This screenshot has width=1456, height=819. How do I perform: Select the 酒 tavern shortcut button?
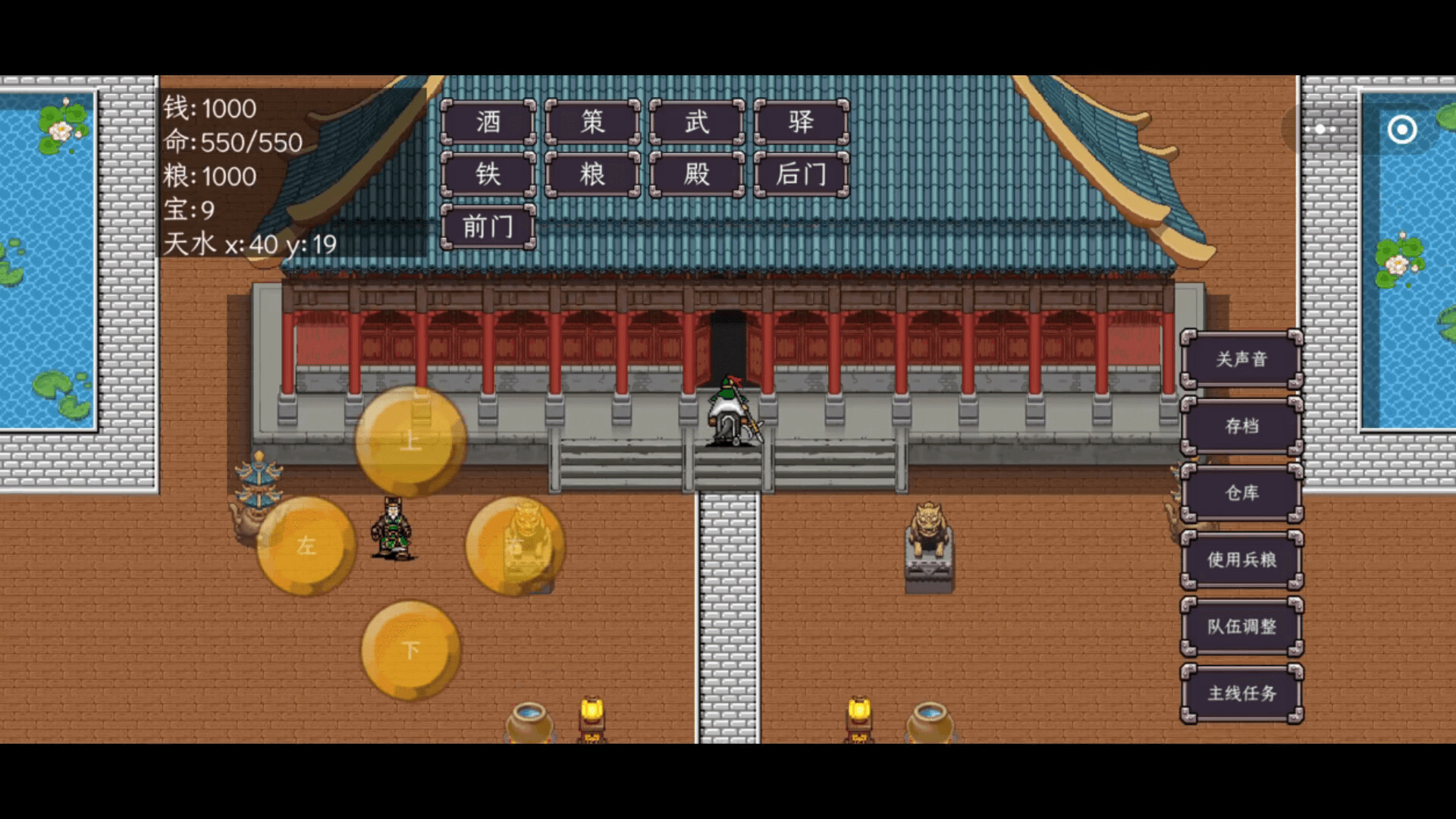[488, 122]
